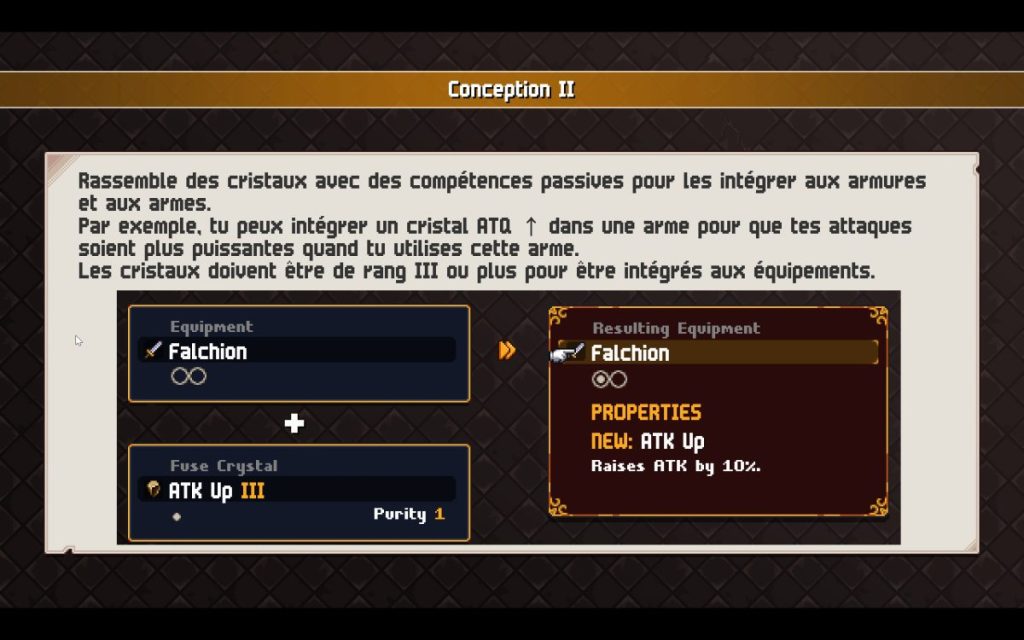1024x640 pixels.
Task: Select the Falchion under Resulting Equipment
Action: click(716, 353)
